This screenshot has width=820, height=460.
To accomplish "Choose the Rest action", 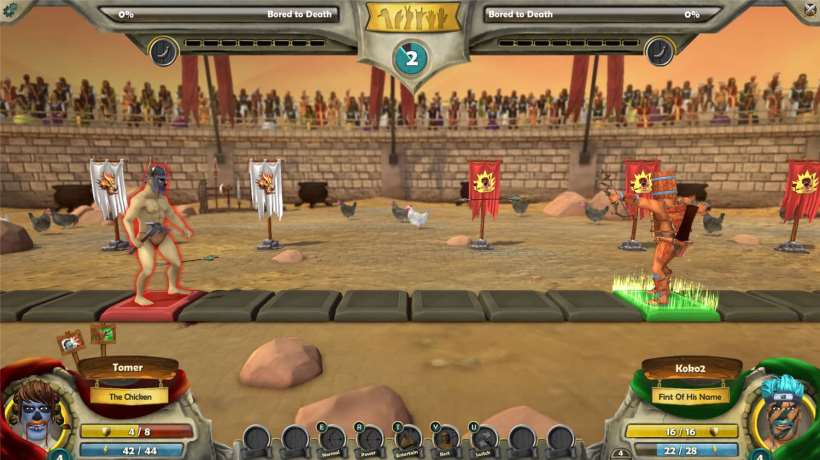I will [x=446, y=439].
